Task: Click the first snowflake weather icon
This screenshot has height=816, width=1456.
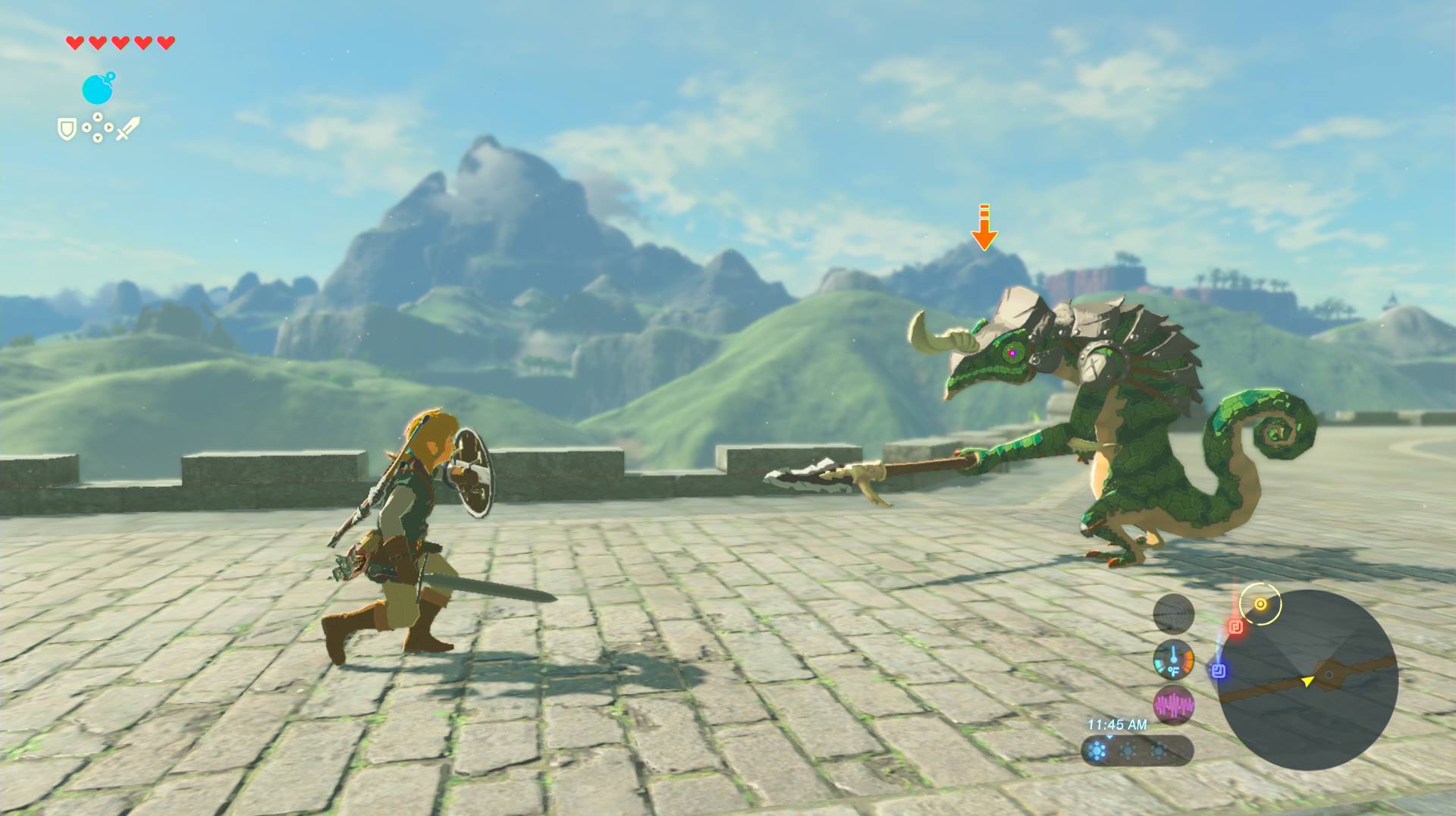Action: coord(1096,751)
